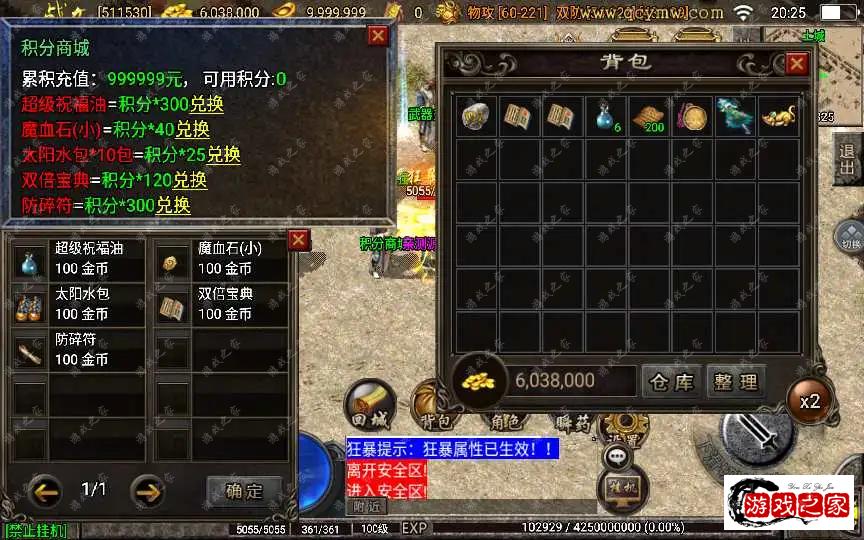Use the 回城 town return scroll button
The height and width of the screenshot is (540, 864).
pyautogui.click(x=370, y=403)
